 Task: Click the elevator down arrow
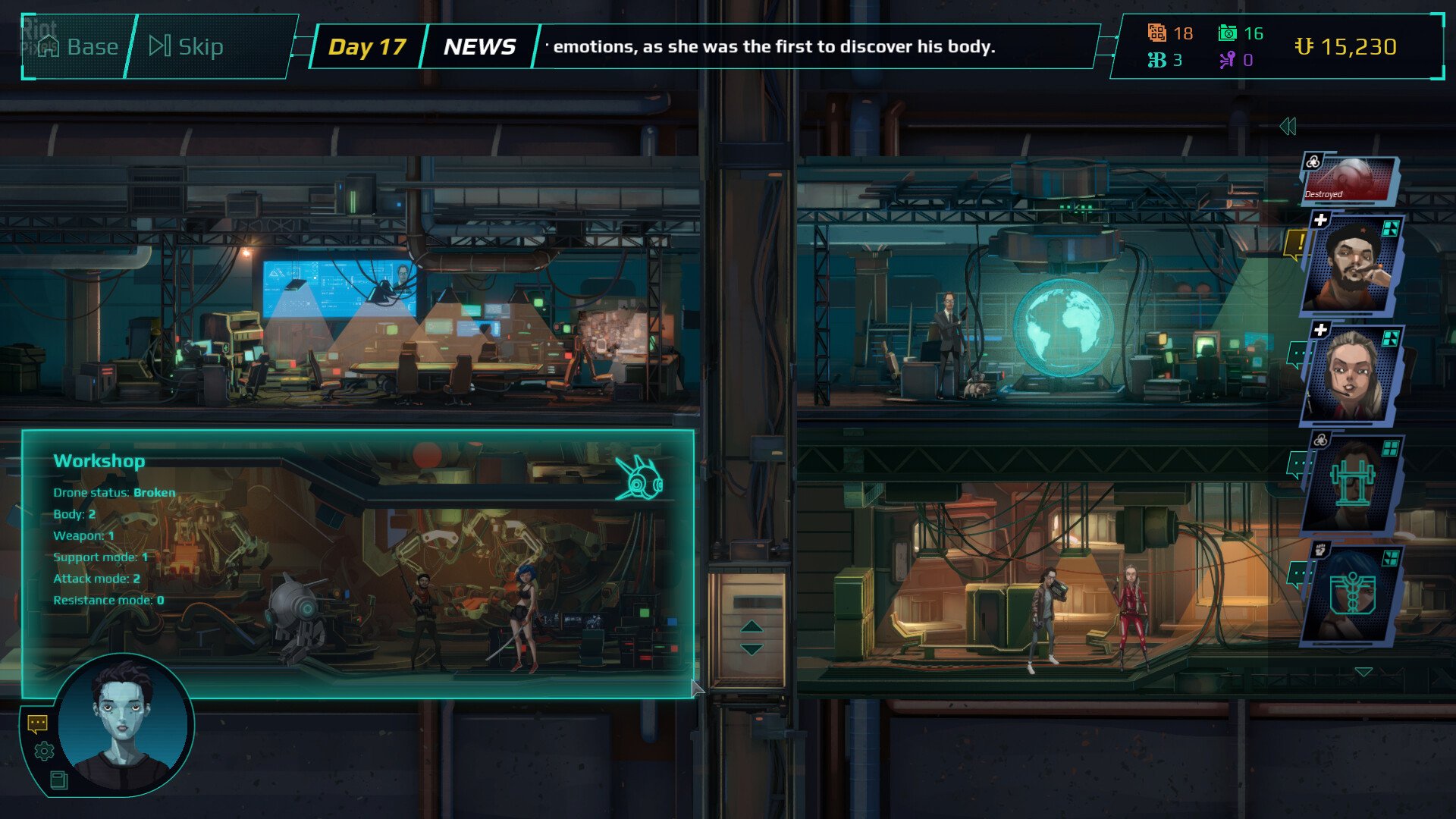tap(751, 650)
